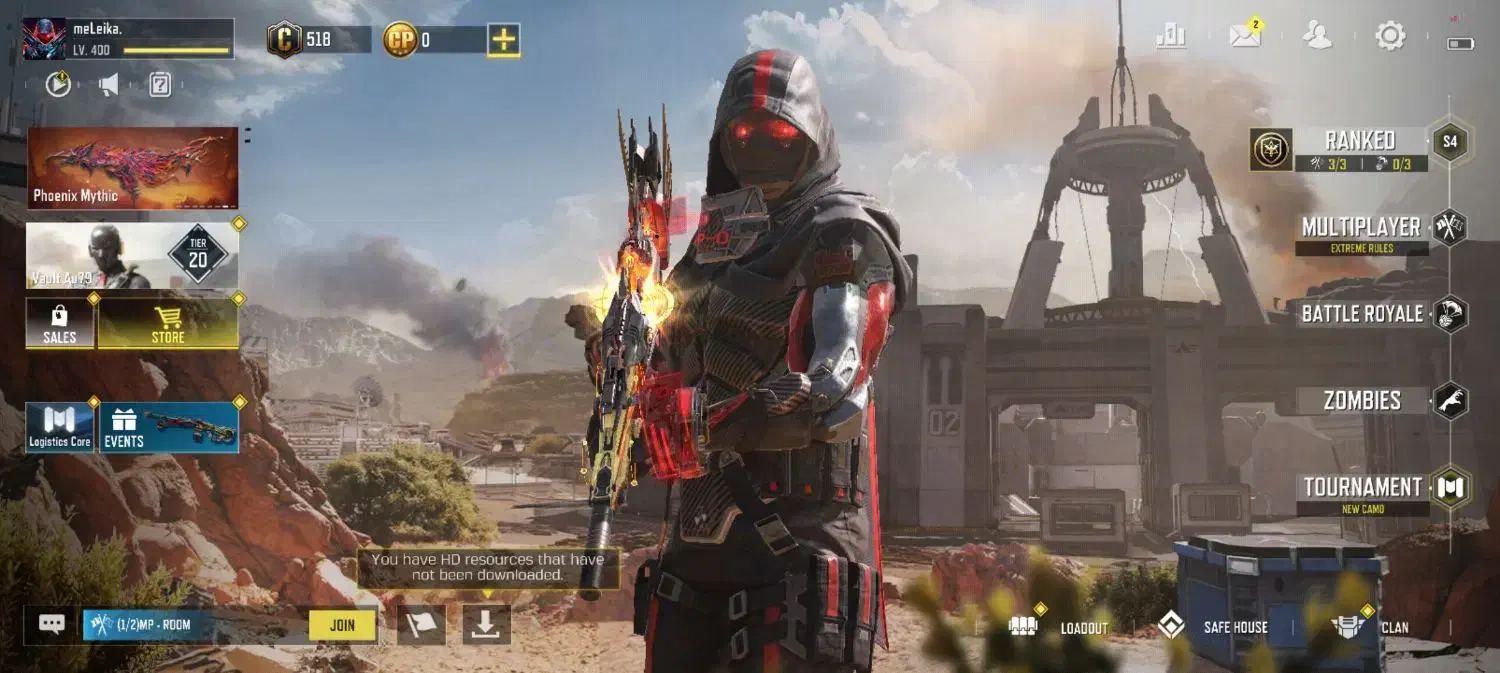Open Zombies mode
1500x673 pixels.
[x=1362, y=401]
